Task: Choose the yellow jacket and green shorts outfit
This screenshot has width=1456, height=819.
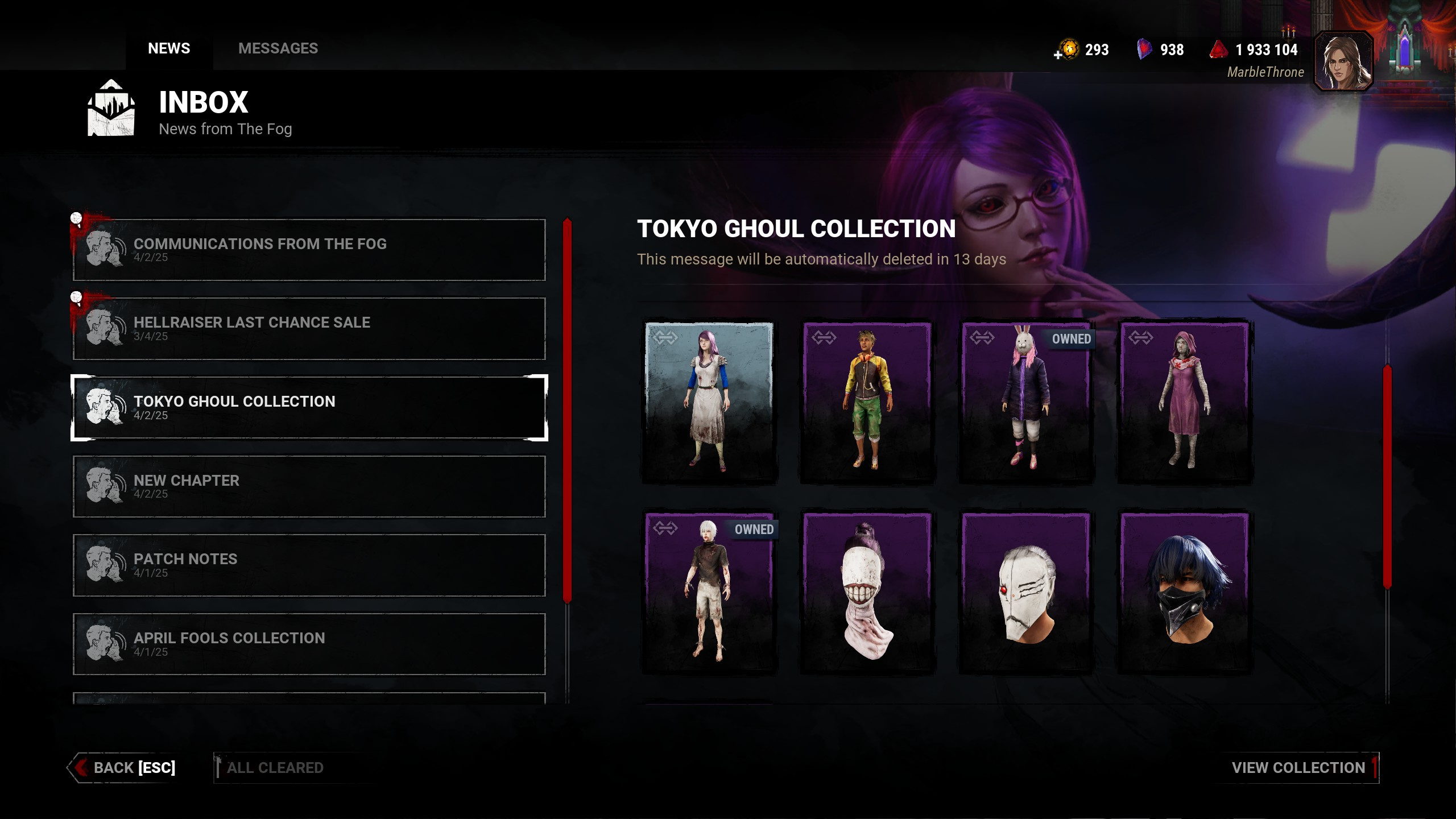Action: (x=867, y=401)
